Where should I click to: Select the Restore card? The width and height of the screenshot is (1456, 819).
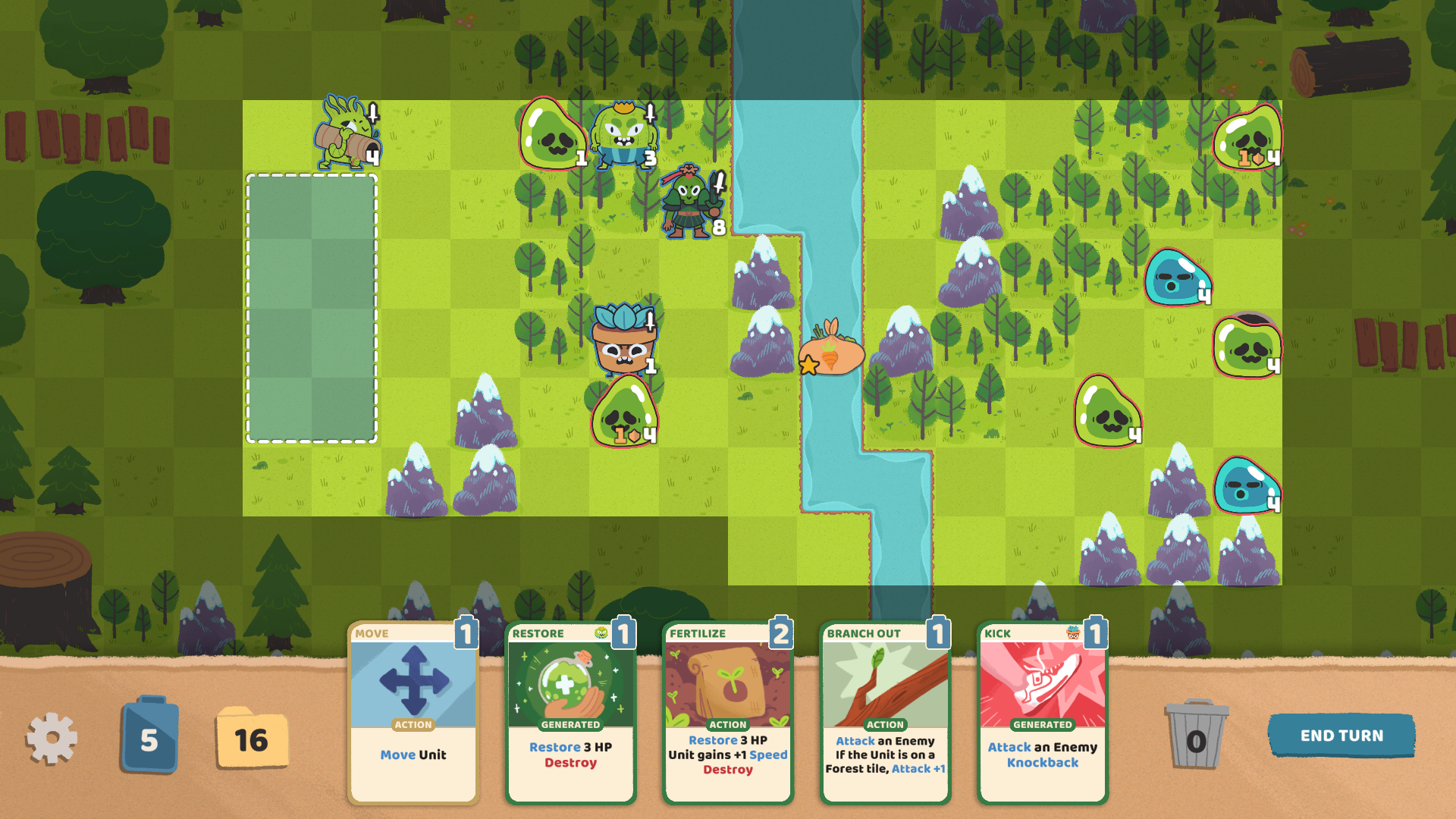coord(570,713)
